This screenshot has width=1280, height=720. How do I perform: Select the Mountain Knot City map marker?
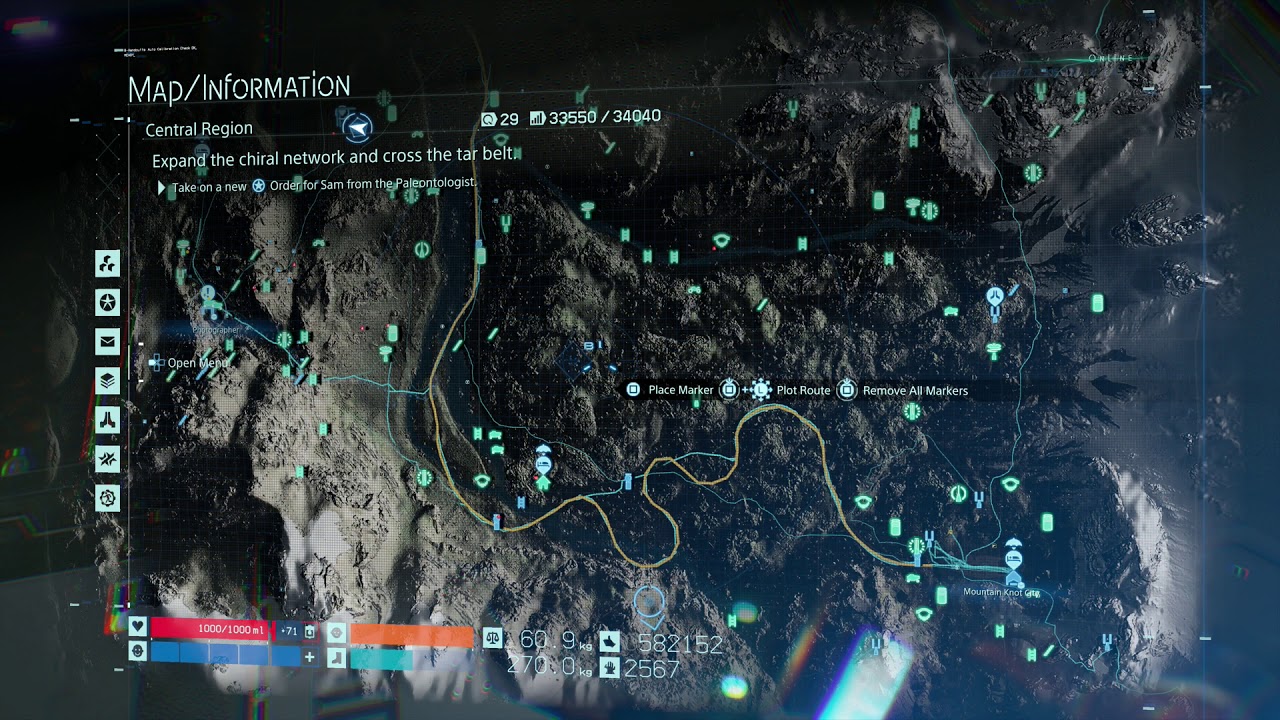(x=1013, y=562)
